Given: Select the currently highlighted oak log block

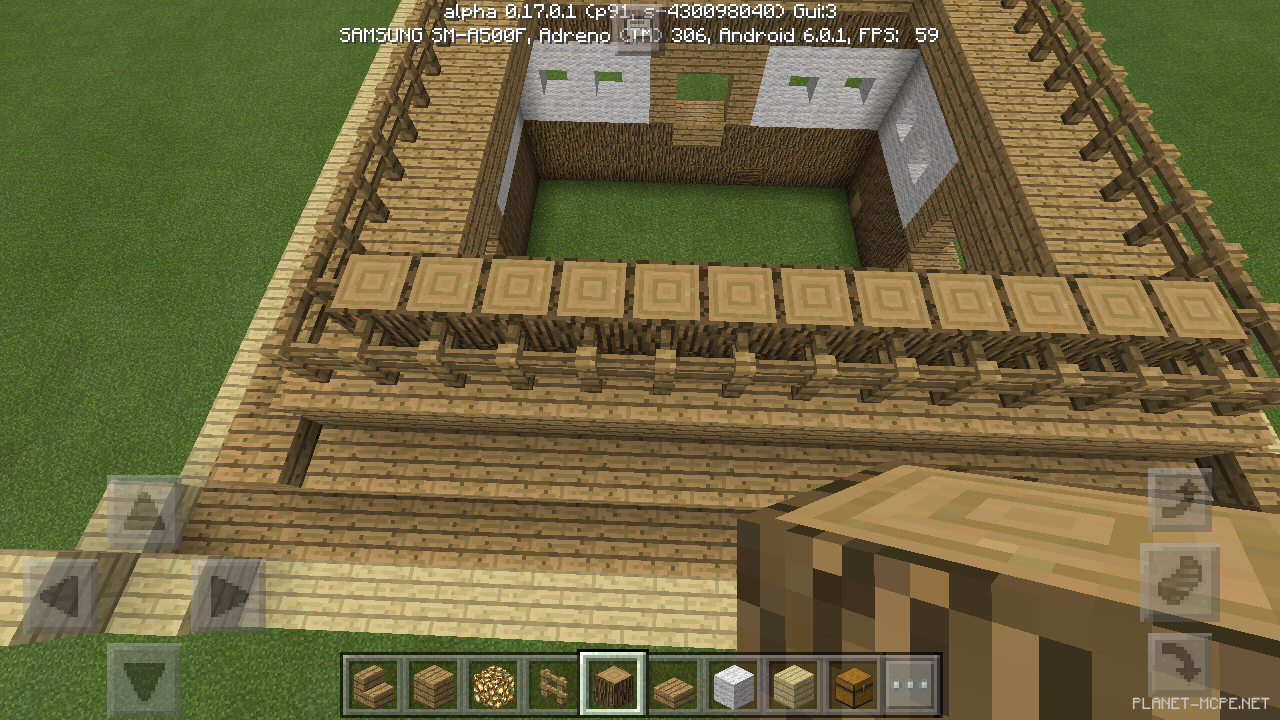Looking at the screenshot, I should coord(613,684).
